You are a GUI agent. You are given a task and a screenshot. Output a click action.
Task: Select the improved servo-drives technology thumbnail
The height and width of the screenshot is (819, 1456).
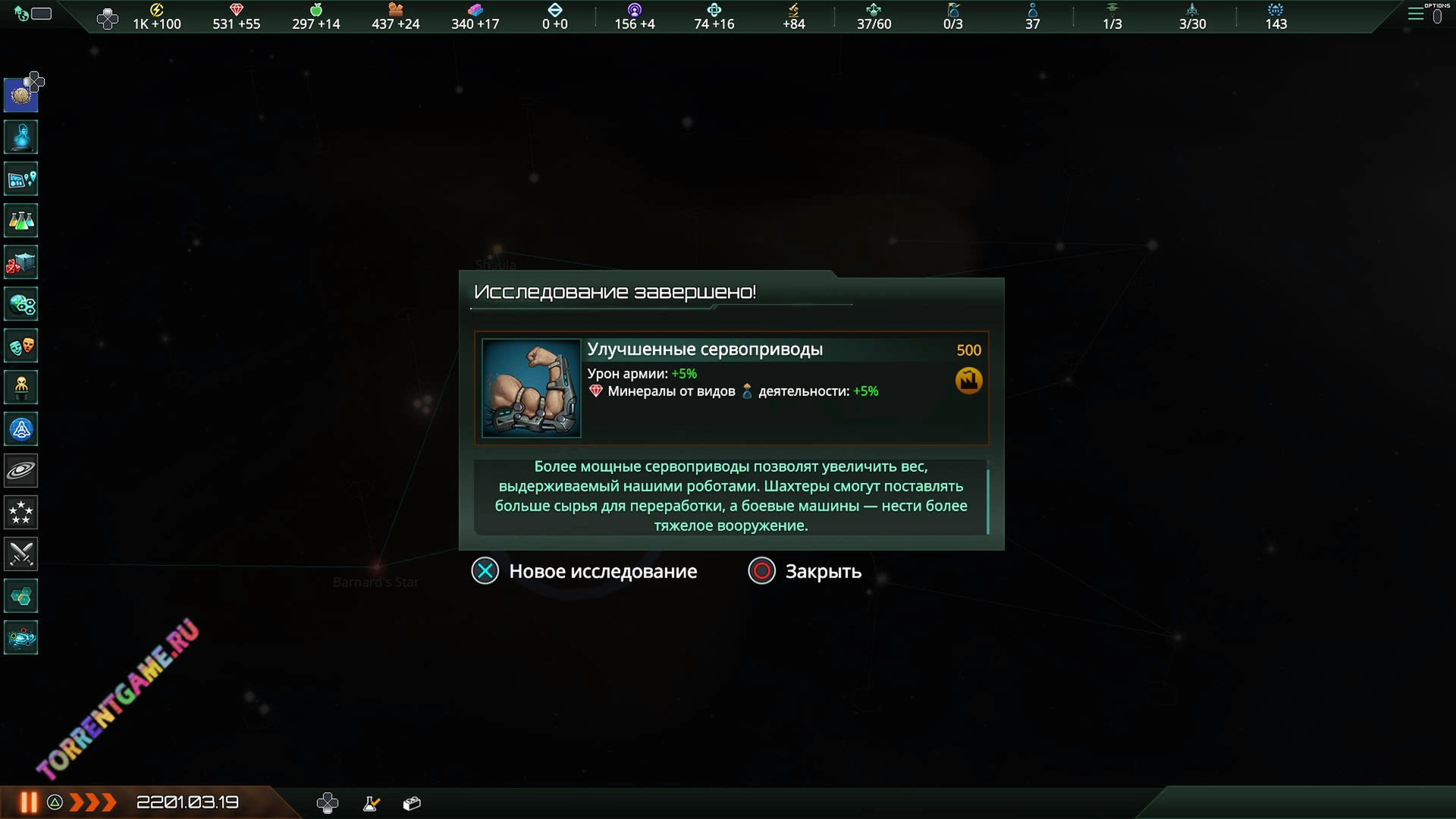pyautogui.click(x=531, y=388)
